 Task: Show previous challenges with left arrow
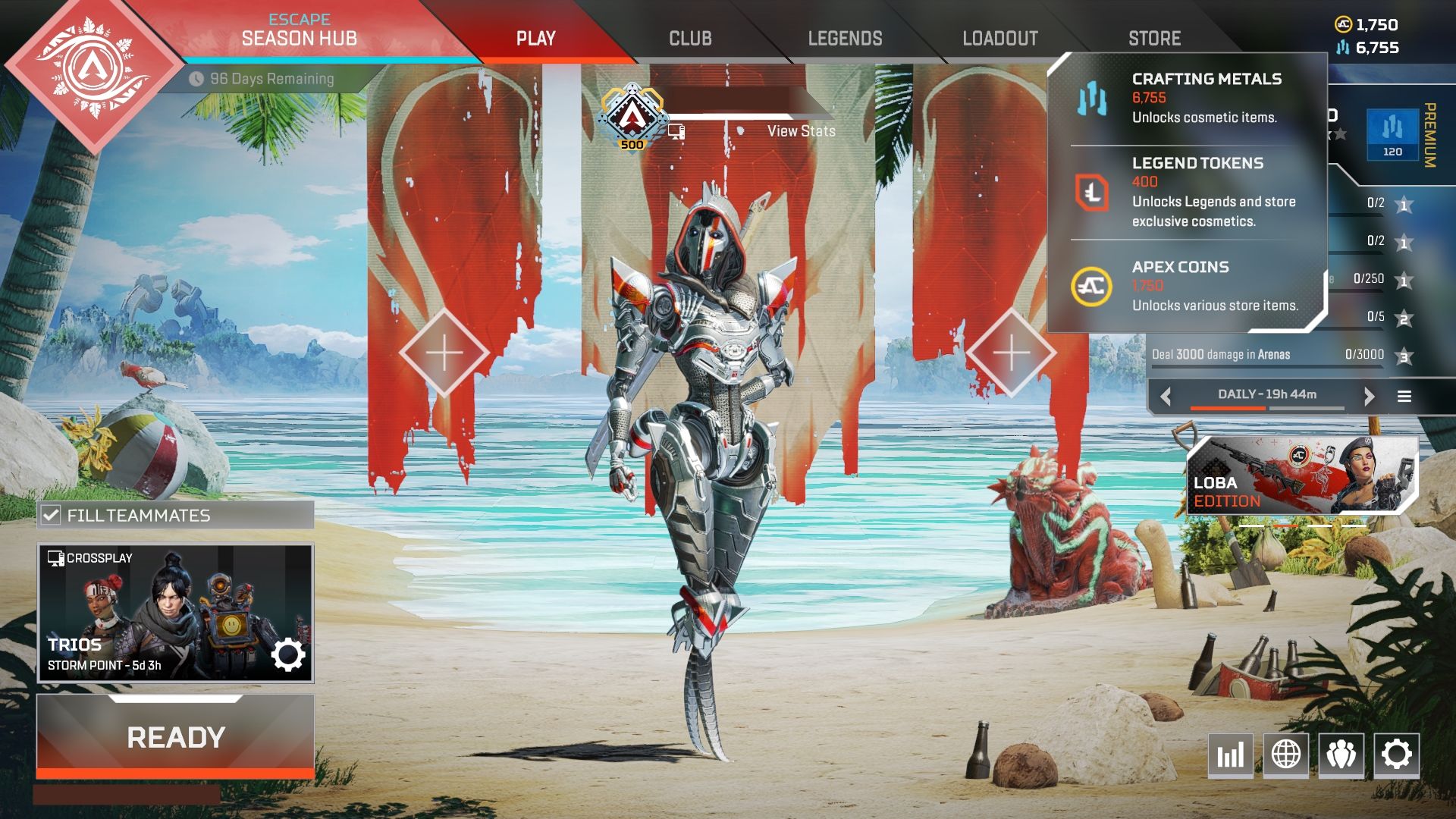[x=1166, y=396]
